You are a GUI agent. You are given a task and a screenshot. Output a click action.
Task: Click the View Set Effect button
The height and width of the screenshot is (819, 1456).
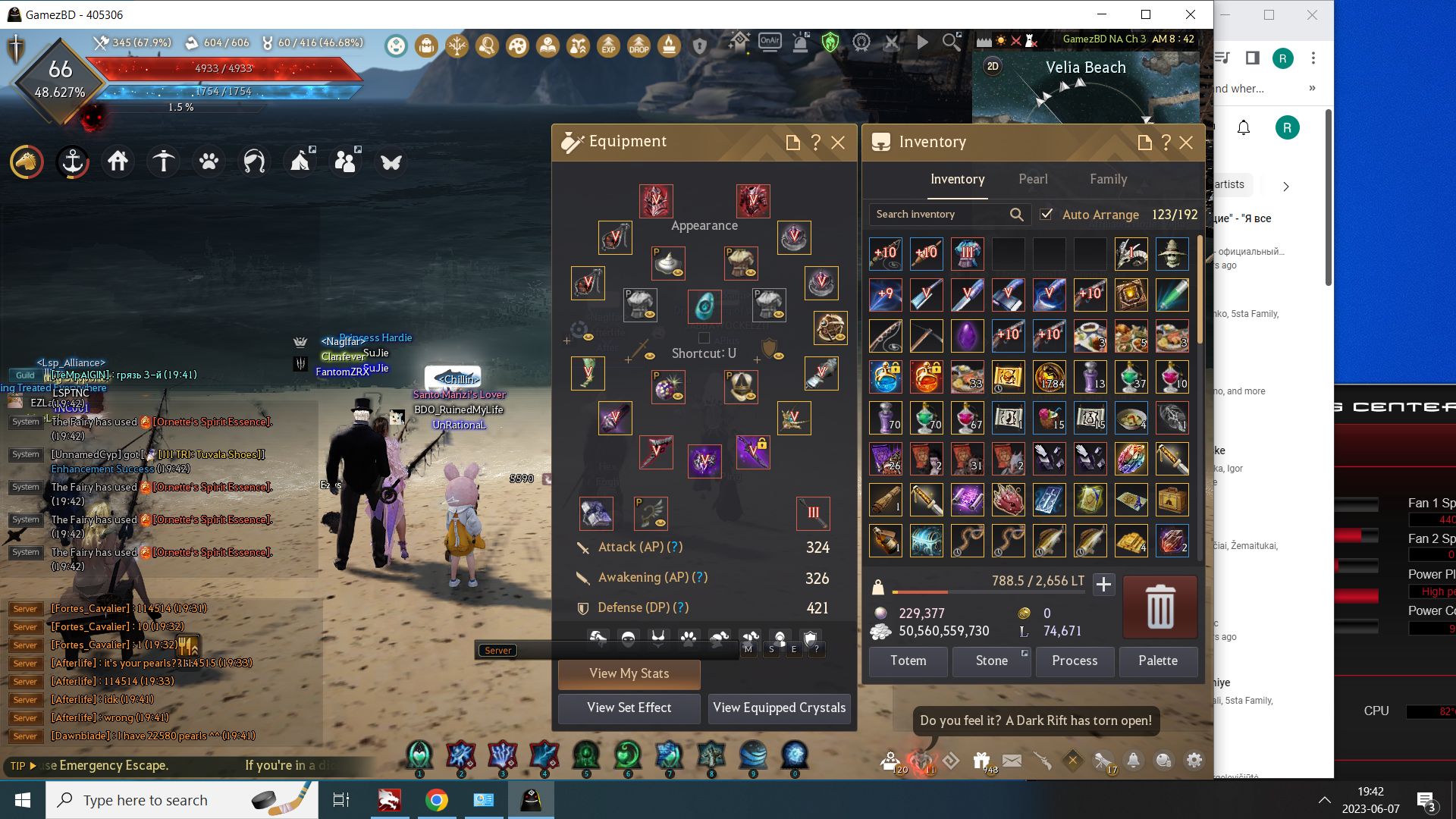(x=629, y=708)
